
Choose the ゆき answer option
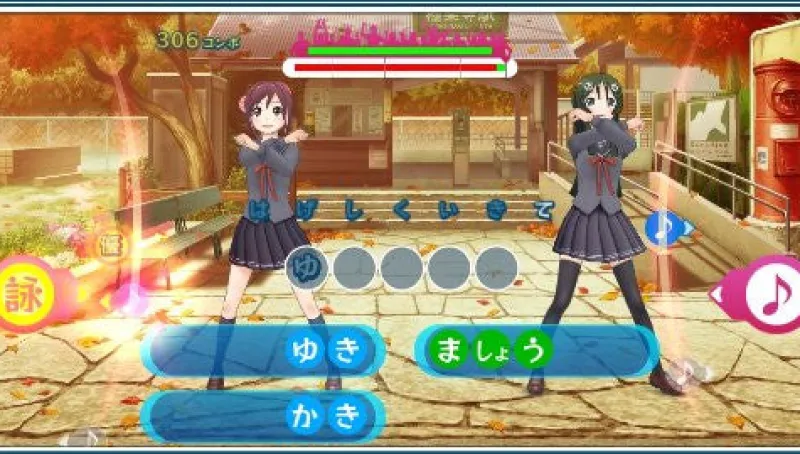point(265,350)
